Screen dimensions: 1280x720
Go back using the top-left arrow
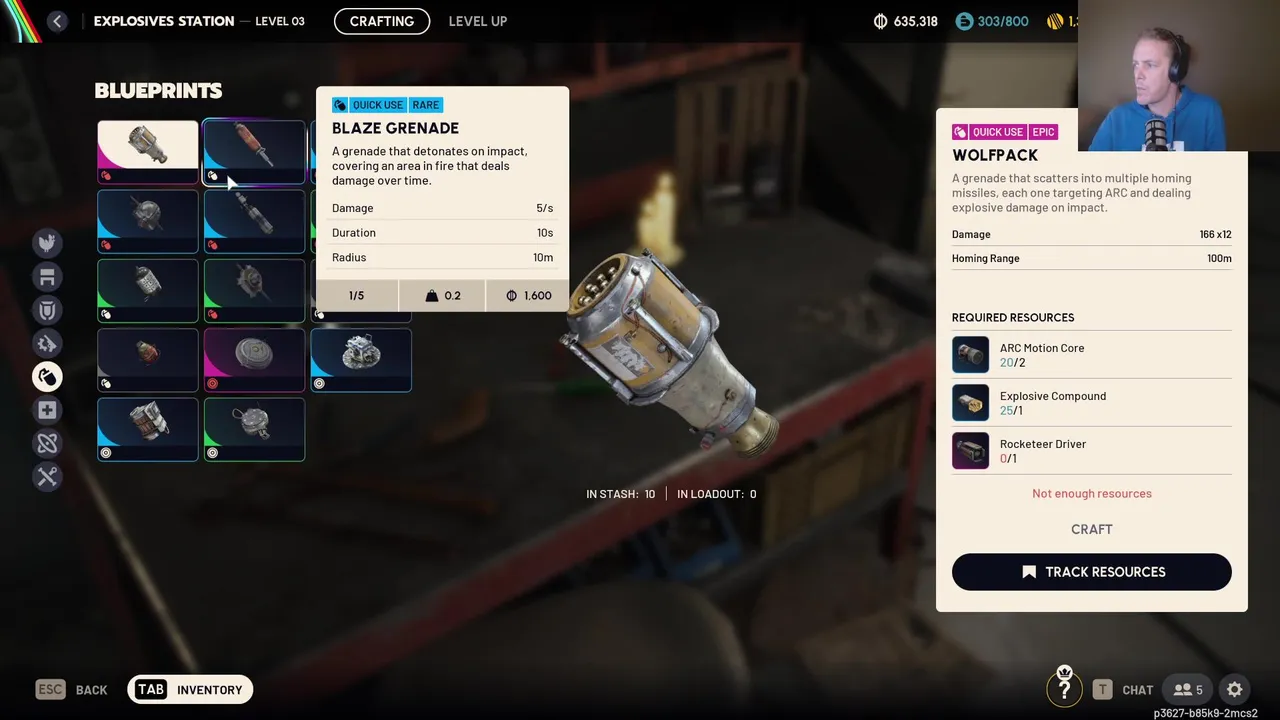point(57,21)
